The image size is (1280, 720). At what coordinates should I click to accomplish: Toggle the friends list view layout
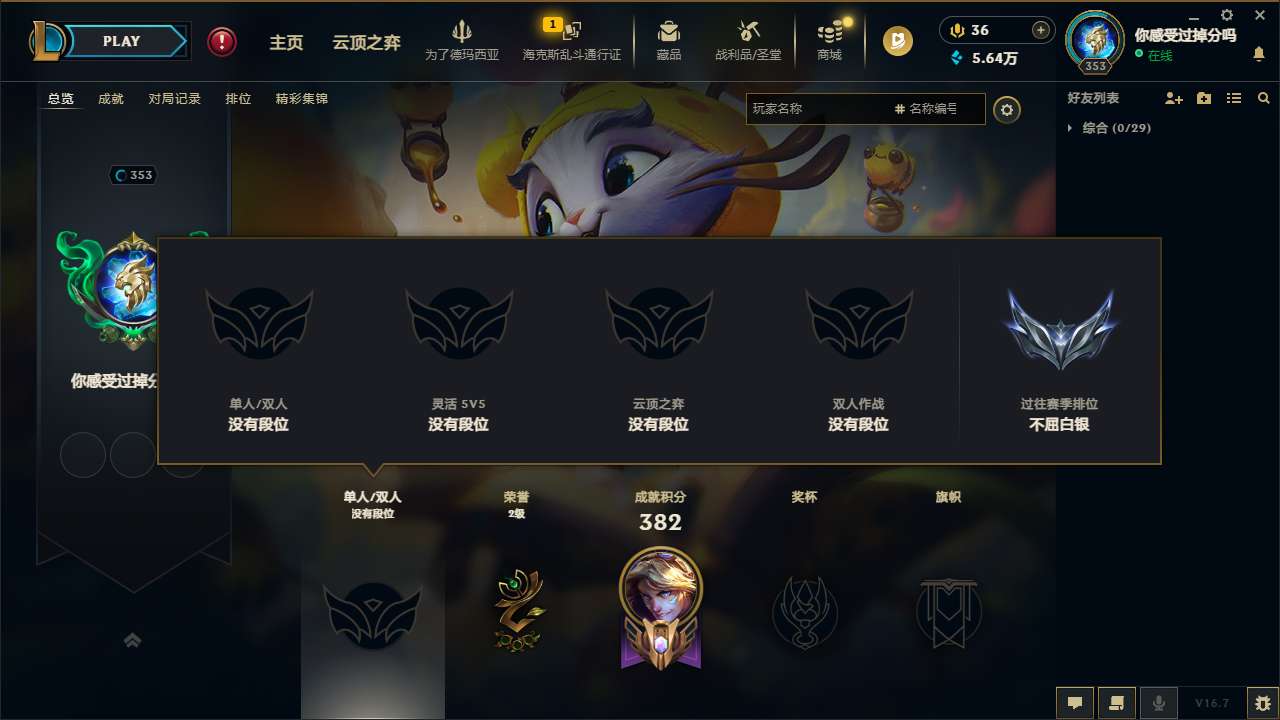(1233, 98)
